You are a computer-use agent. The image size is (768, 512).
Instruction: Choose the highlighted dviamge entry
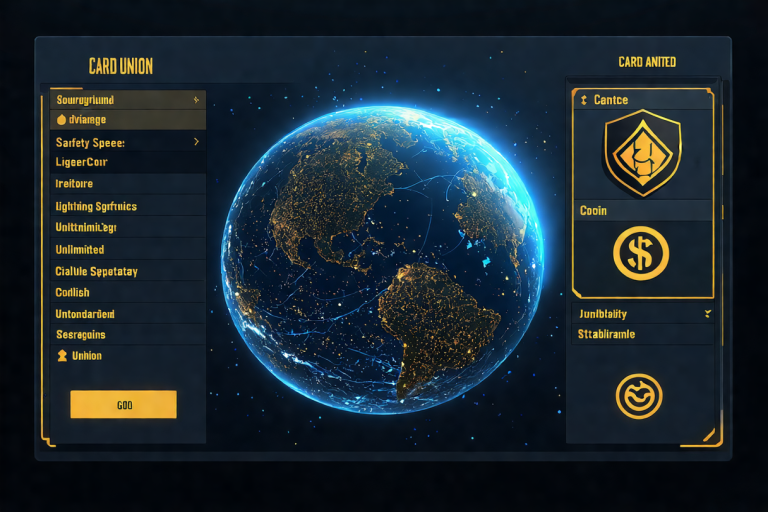127,120
